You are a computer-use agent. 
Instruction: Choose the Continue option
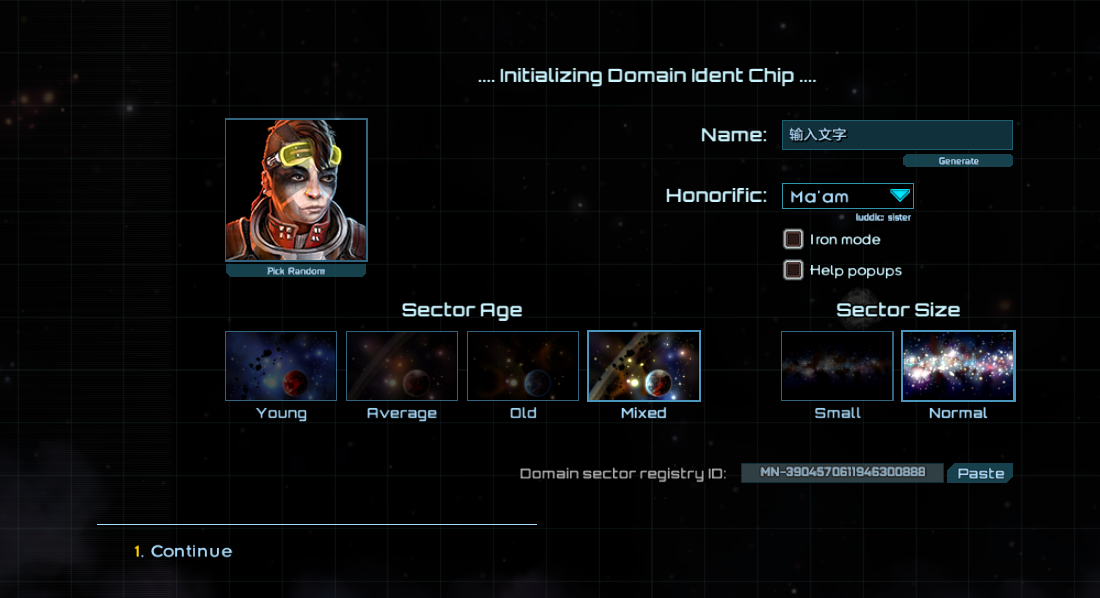pyautogui.click(x=191, y=551)
